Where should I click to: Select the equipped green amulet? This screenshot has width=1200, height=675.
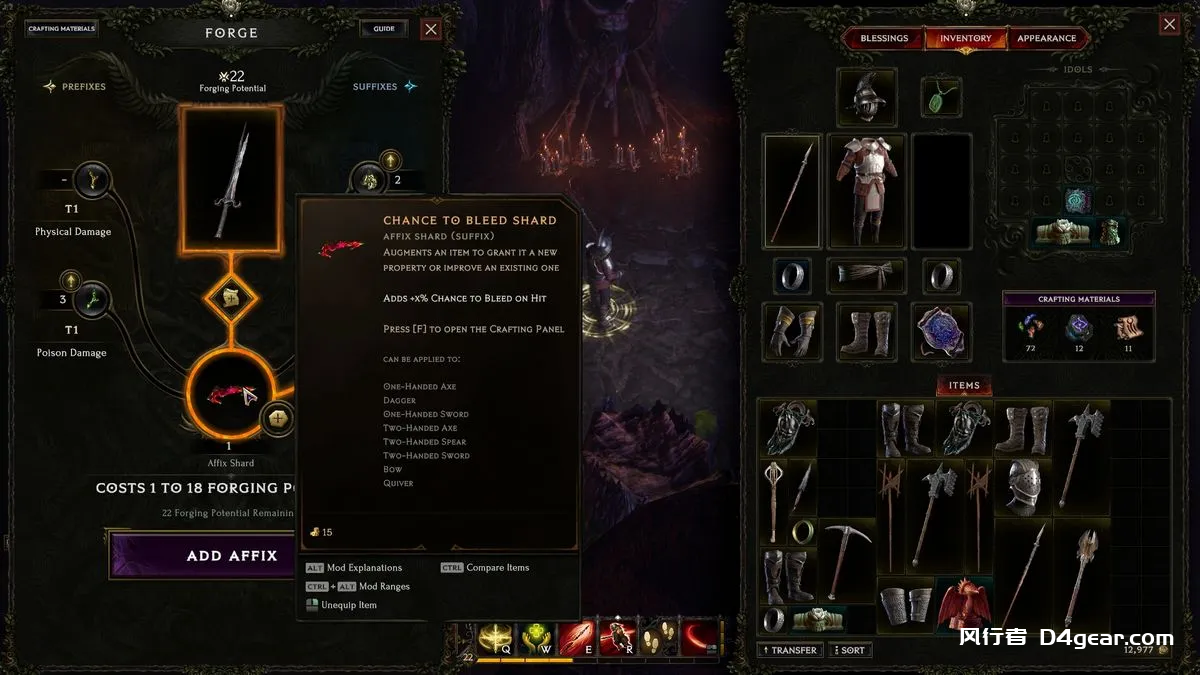(940, 98)
